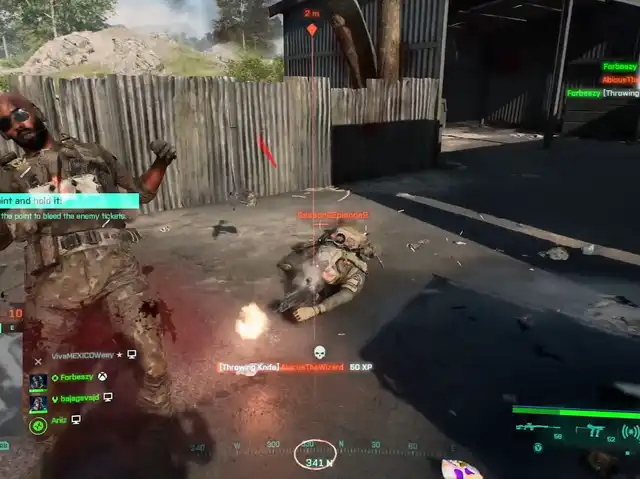Image resolution: width=640 pixels, height=479 pixels.
Task: Click the compass heading readout 341 N
Action: pyautogui.click(x=319, y=463)
